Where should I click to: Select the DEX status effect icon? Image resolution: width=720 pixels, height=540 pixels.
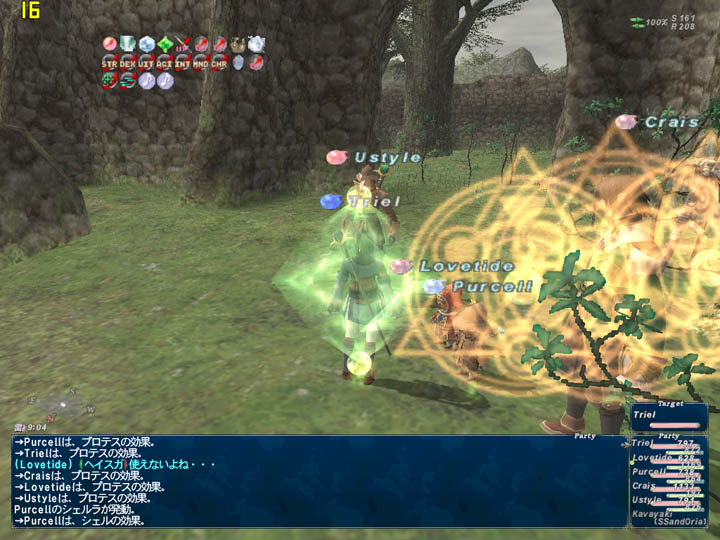(128, 62)
